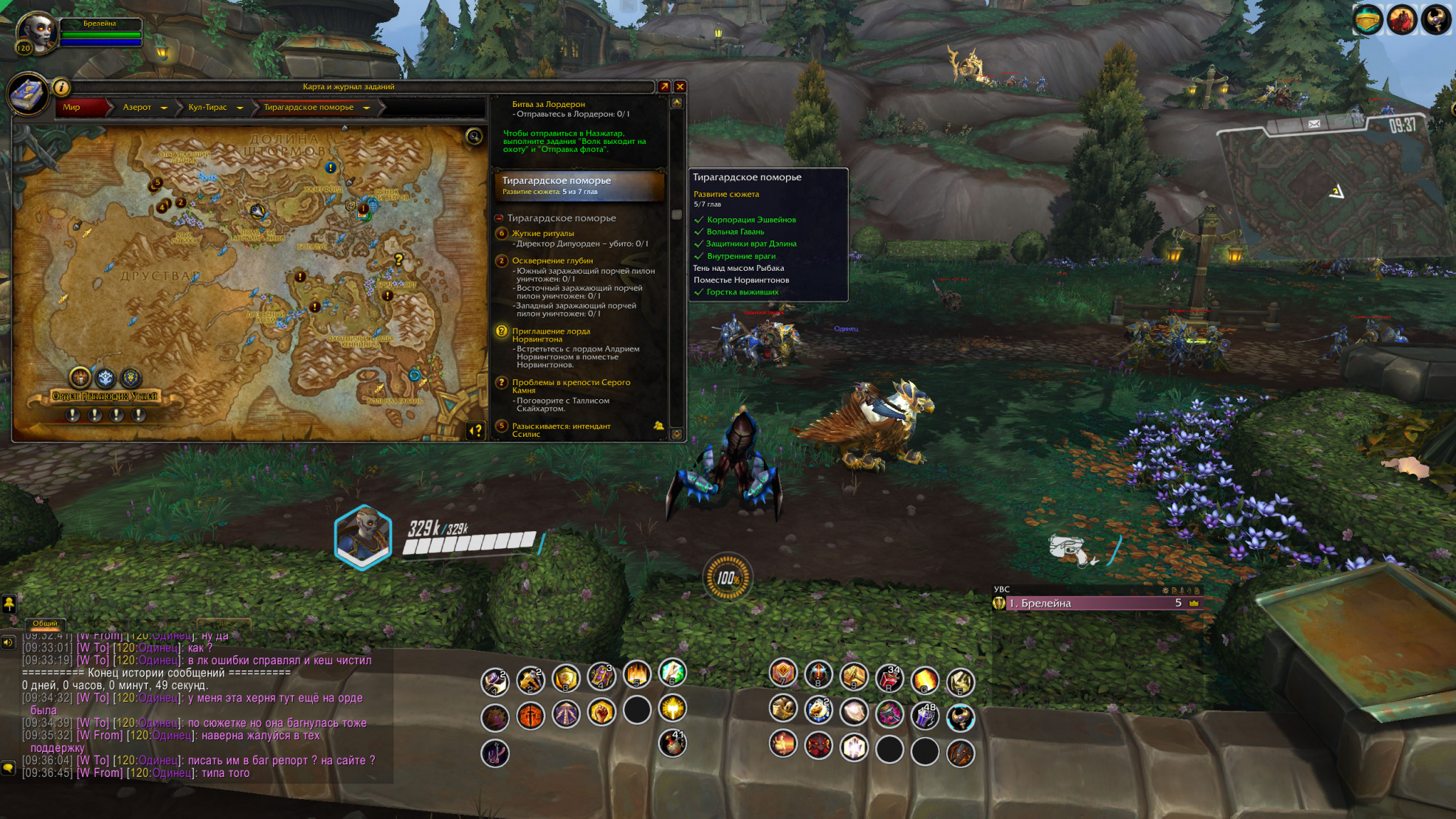Go to the Азерот map breadcrumb

pyautogui.click(x=137, y=108)
